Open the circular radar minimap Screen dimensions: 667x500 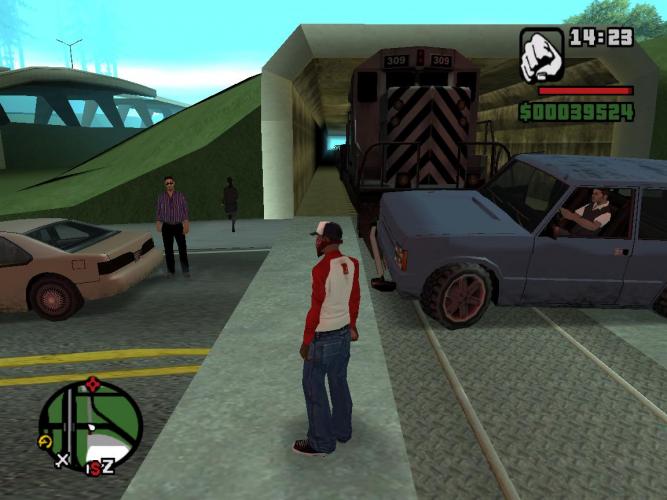90,424
